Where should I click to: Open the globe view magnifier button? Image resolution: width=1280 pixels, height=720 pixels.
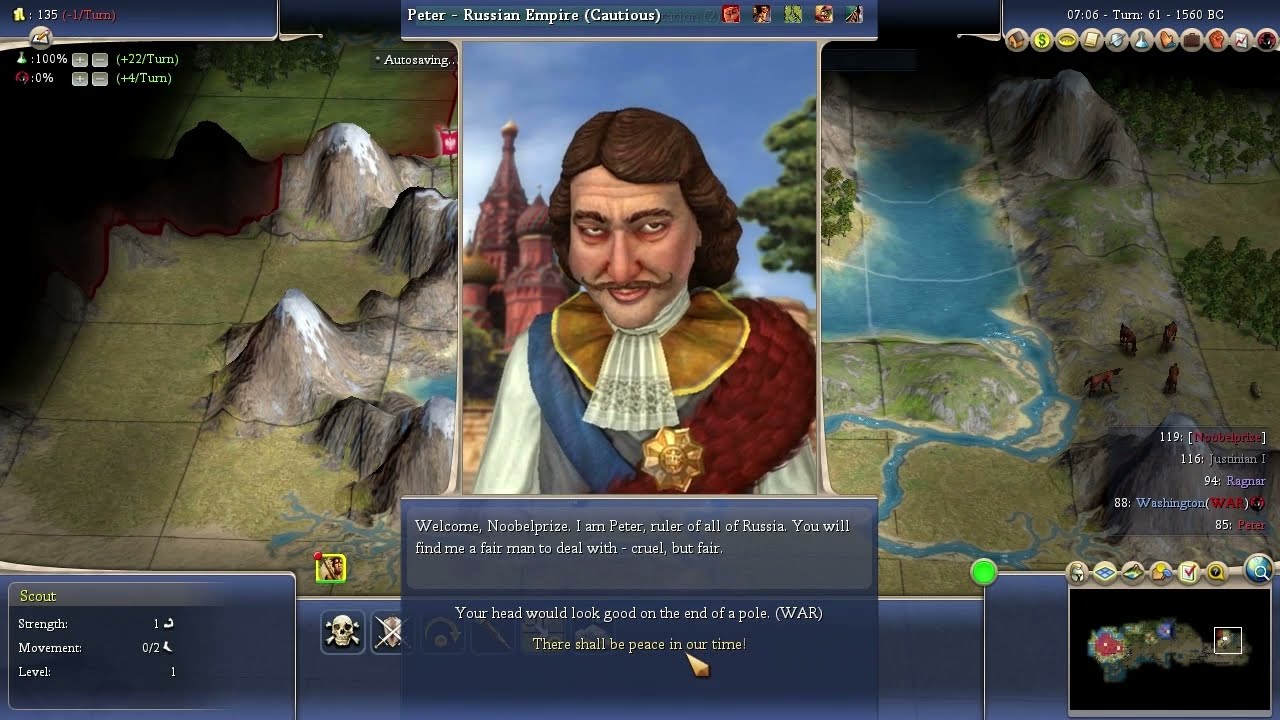[x=1260, y=571]
